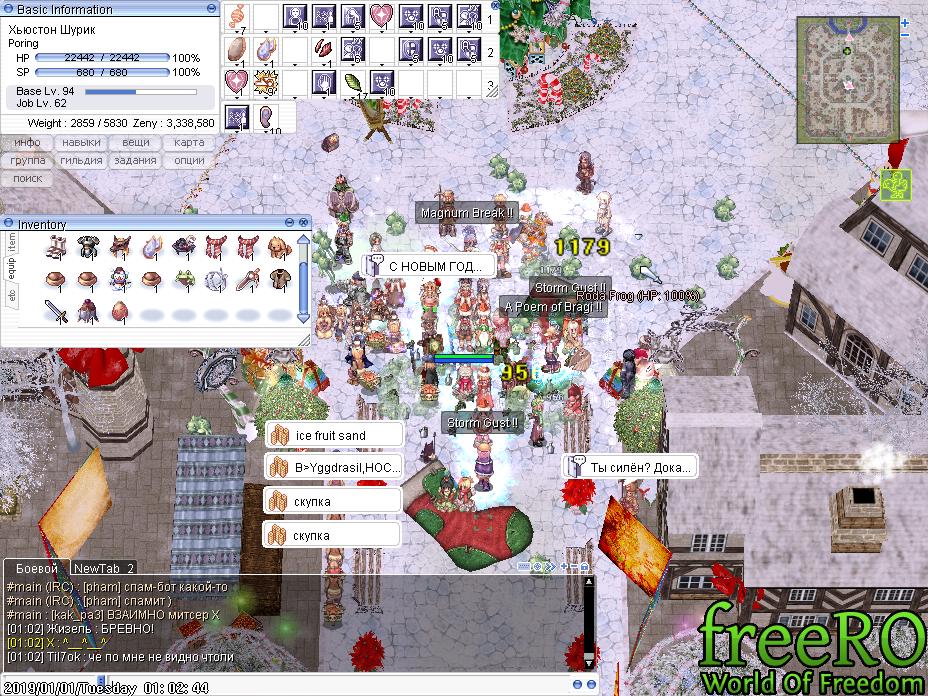The height and width of the screenshot is (696, 928).
Task: Switch to the 'etc' inventory tab
Action: (x=12, y=296)
